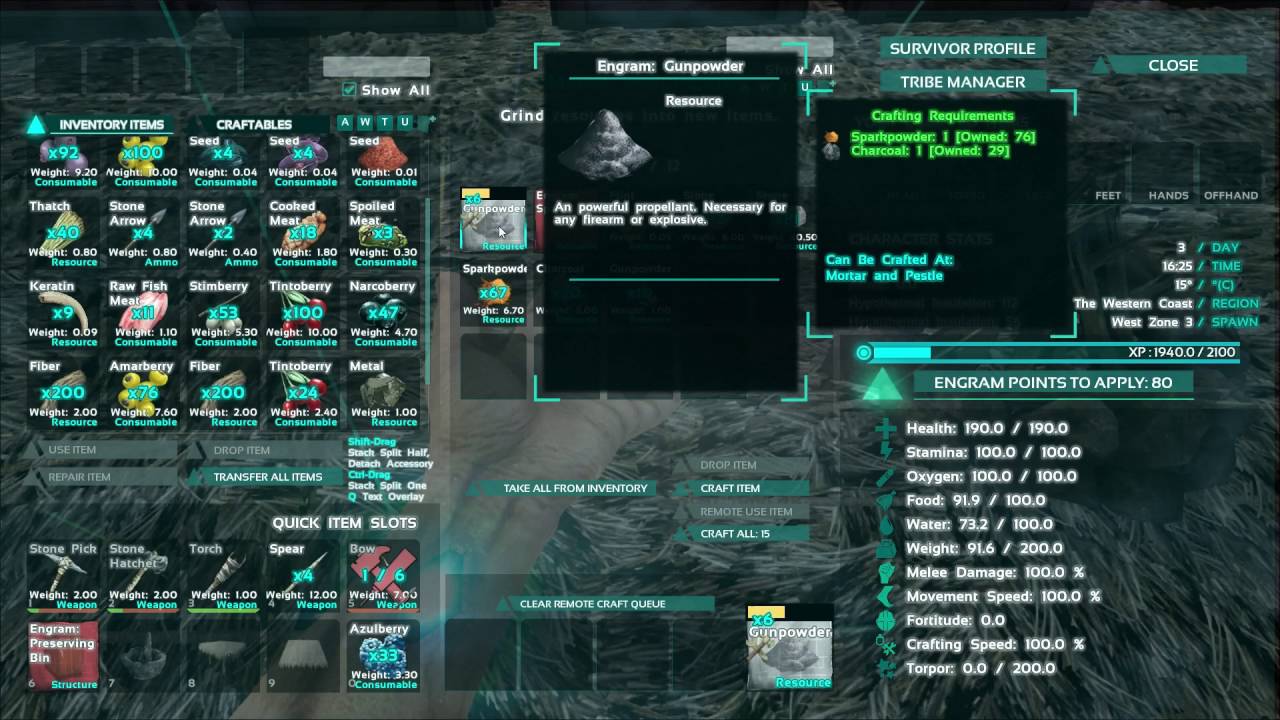
Task: Open the Tribe Manager tab
Action: click(x=962, y=81)
